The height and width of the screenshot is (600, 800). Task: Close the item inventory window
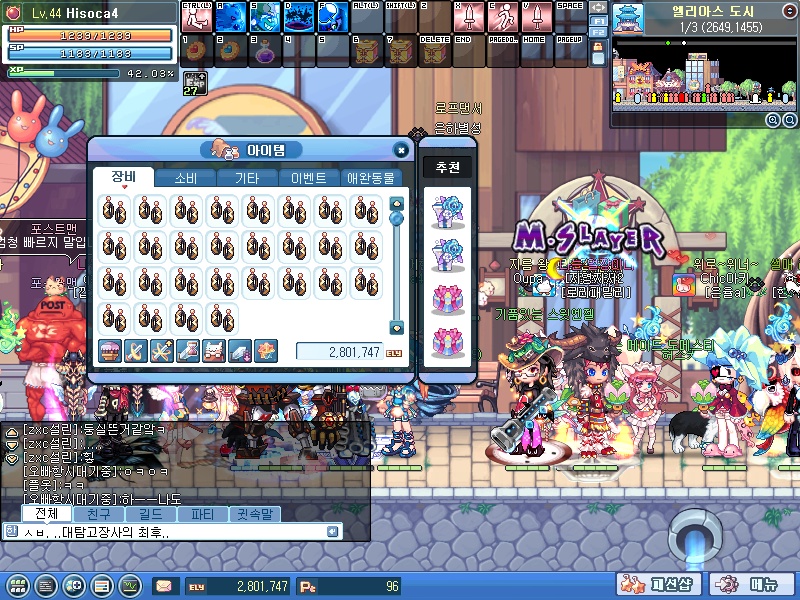[400, 150]
